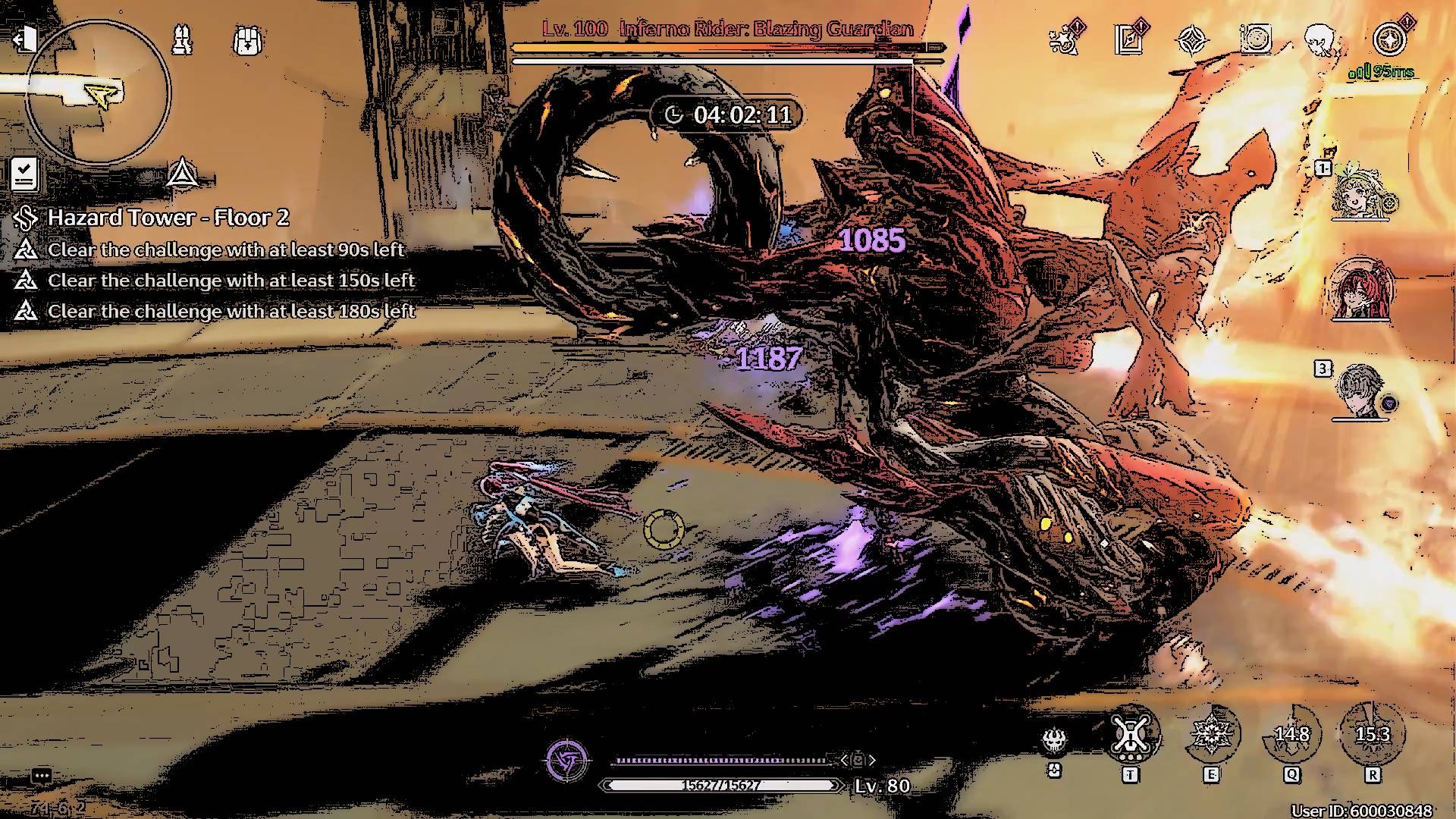Open the chat bubble icon
Screen dimensions: 1456x819
42,775
